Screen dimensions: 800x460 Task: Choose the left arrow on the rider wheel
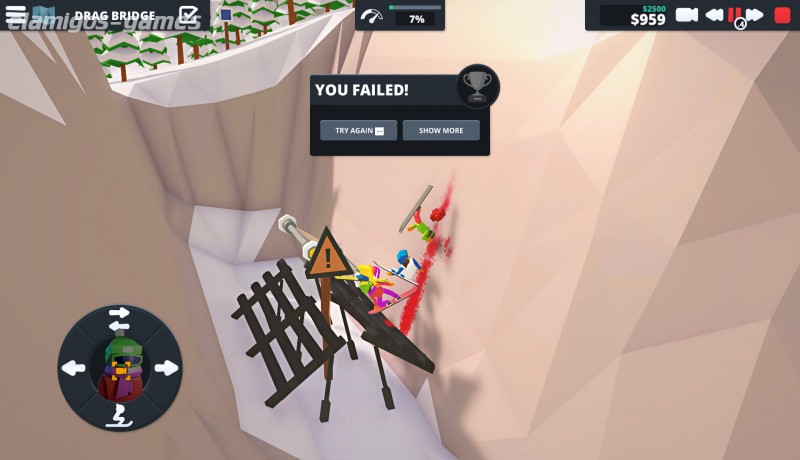click(x=74, y=368)
